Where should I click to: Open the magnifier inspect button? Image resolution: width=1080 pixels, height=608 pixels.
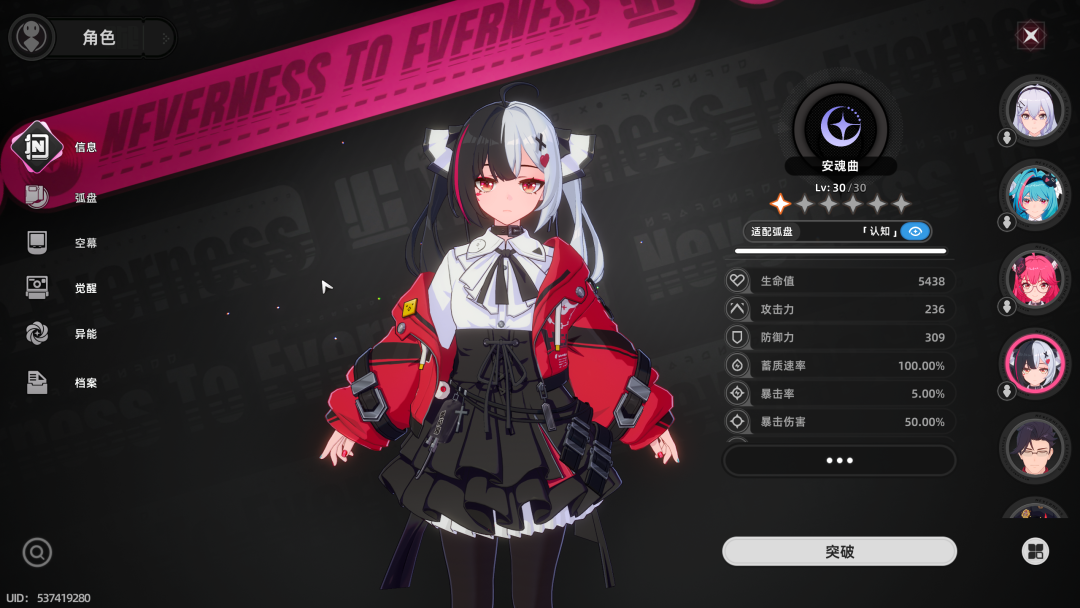[37, 552]
